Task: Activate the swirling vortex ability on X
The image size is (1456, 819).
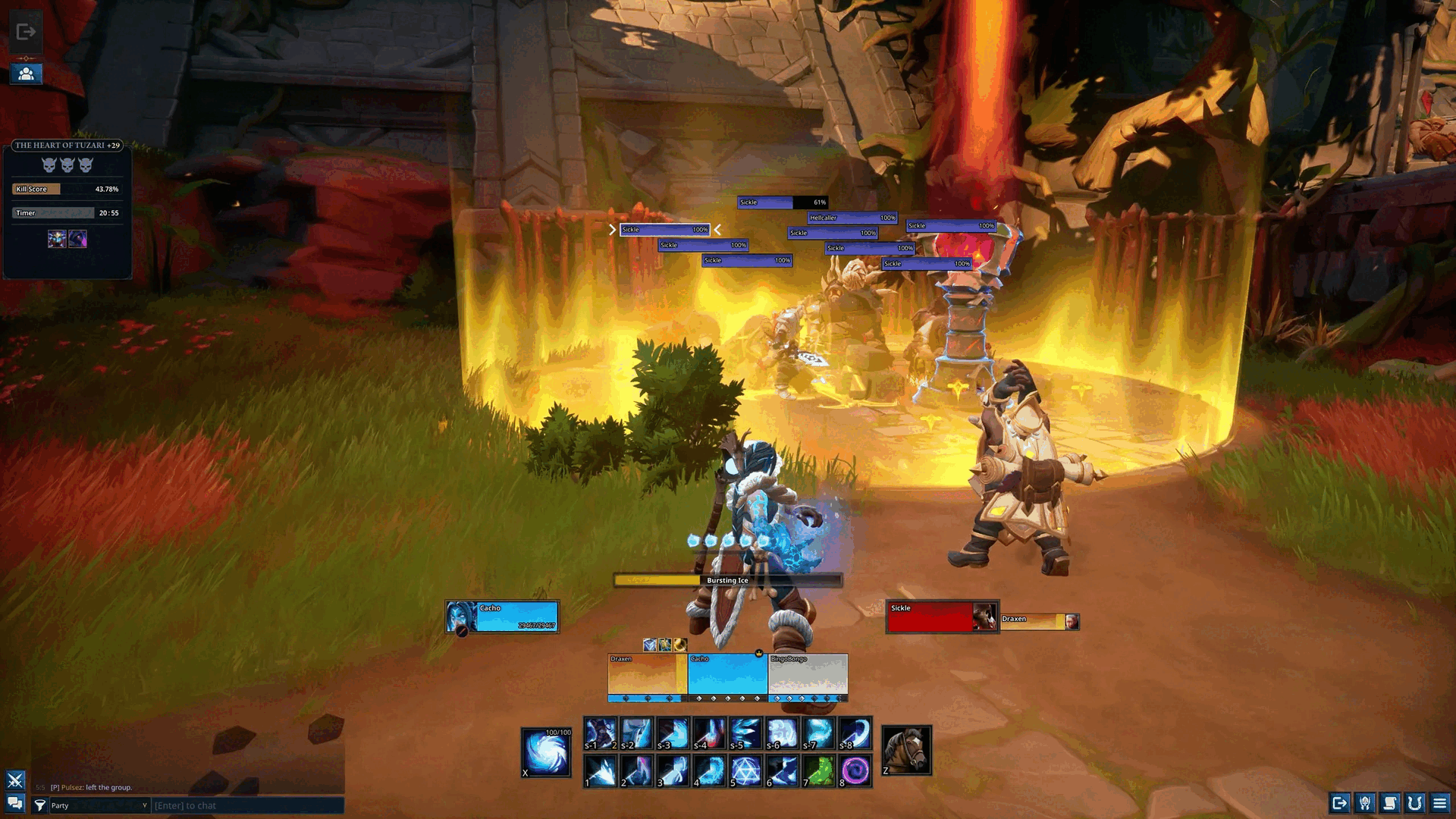Action: 546,753
